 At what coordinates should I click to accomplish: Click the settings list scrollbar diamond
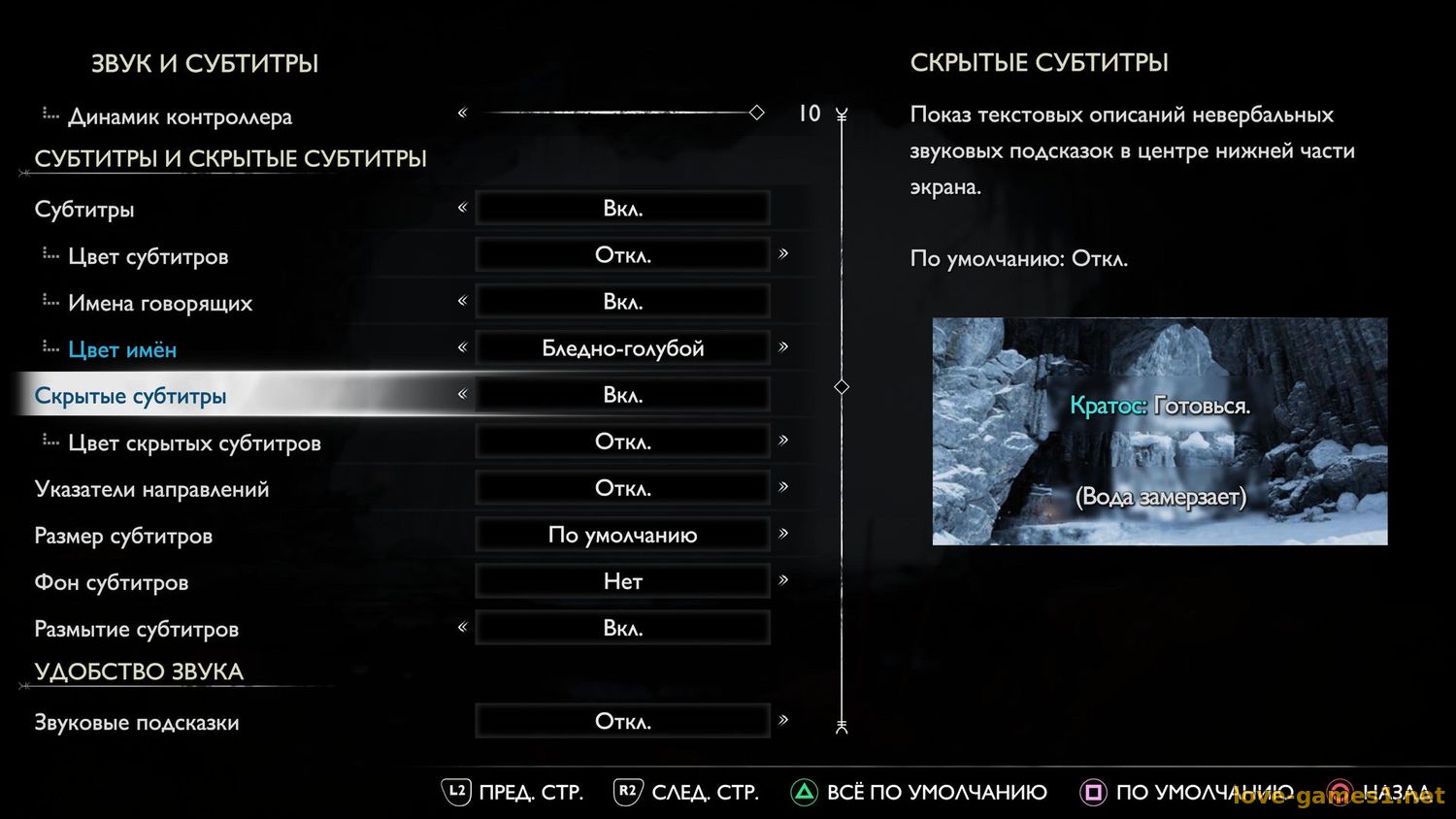[842, 386]
